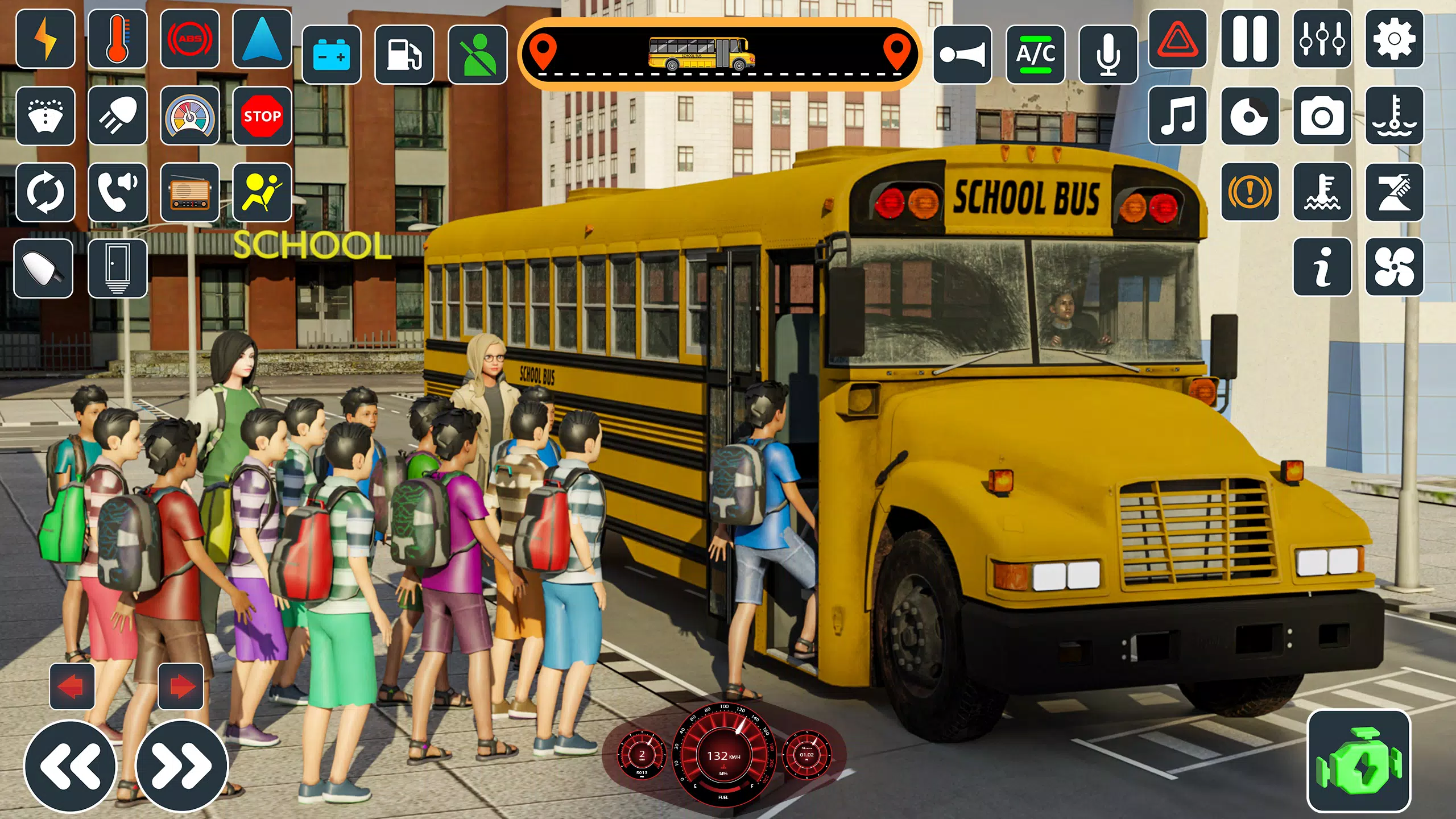Open the gear settings menu

tap(1394, 39)
